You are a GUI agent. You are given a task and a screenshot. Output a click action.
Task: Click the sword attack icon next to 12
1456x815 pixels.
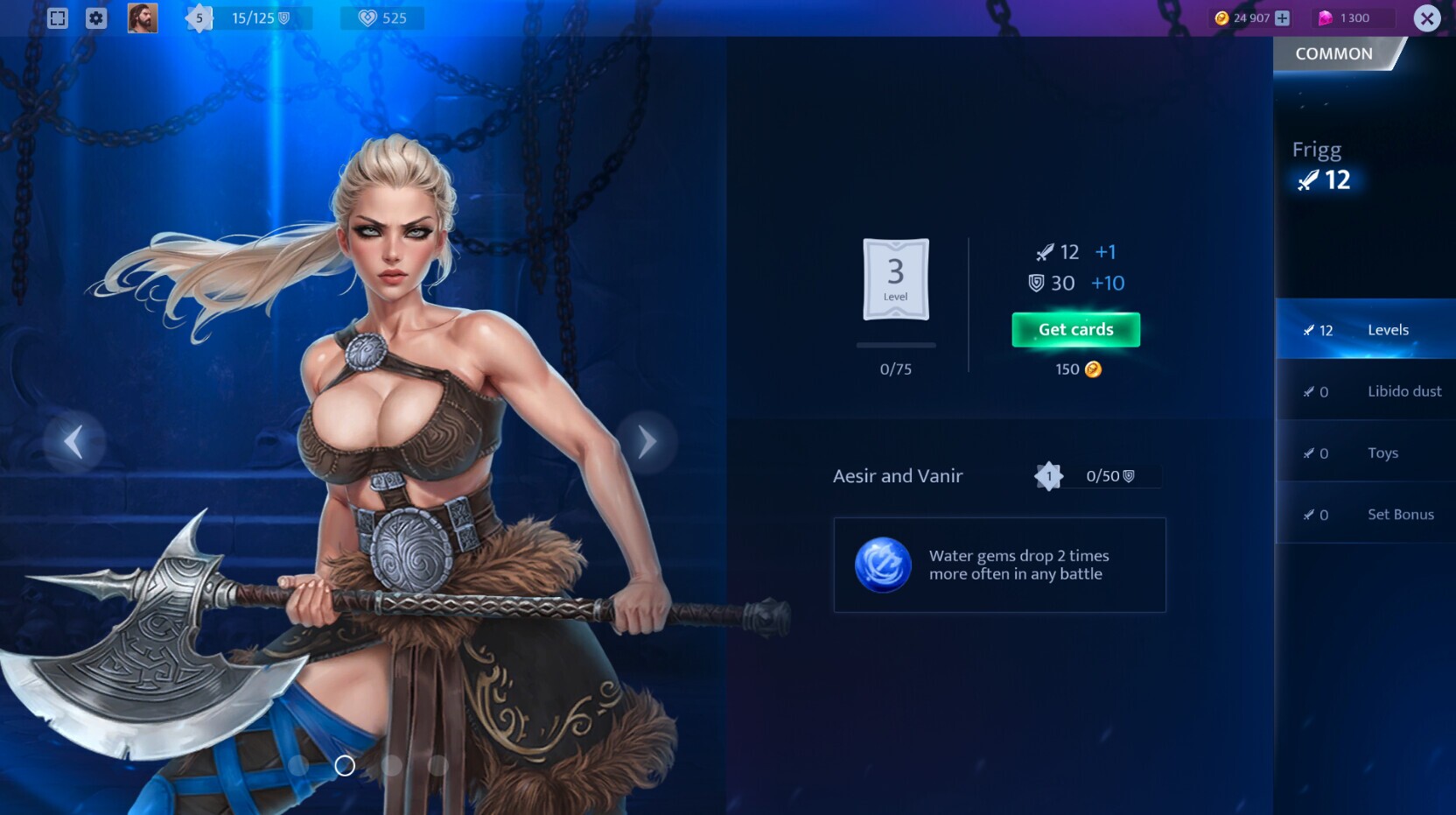[1041, 252]
